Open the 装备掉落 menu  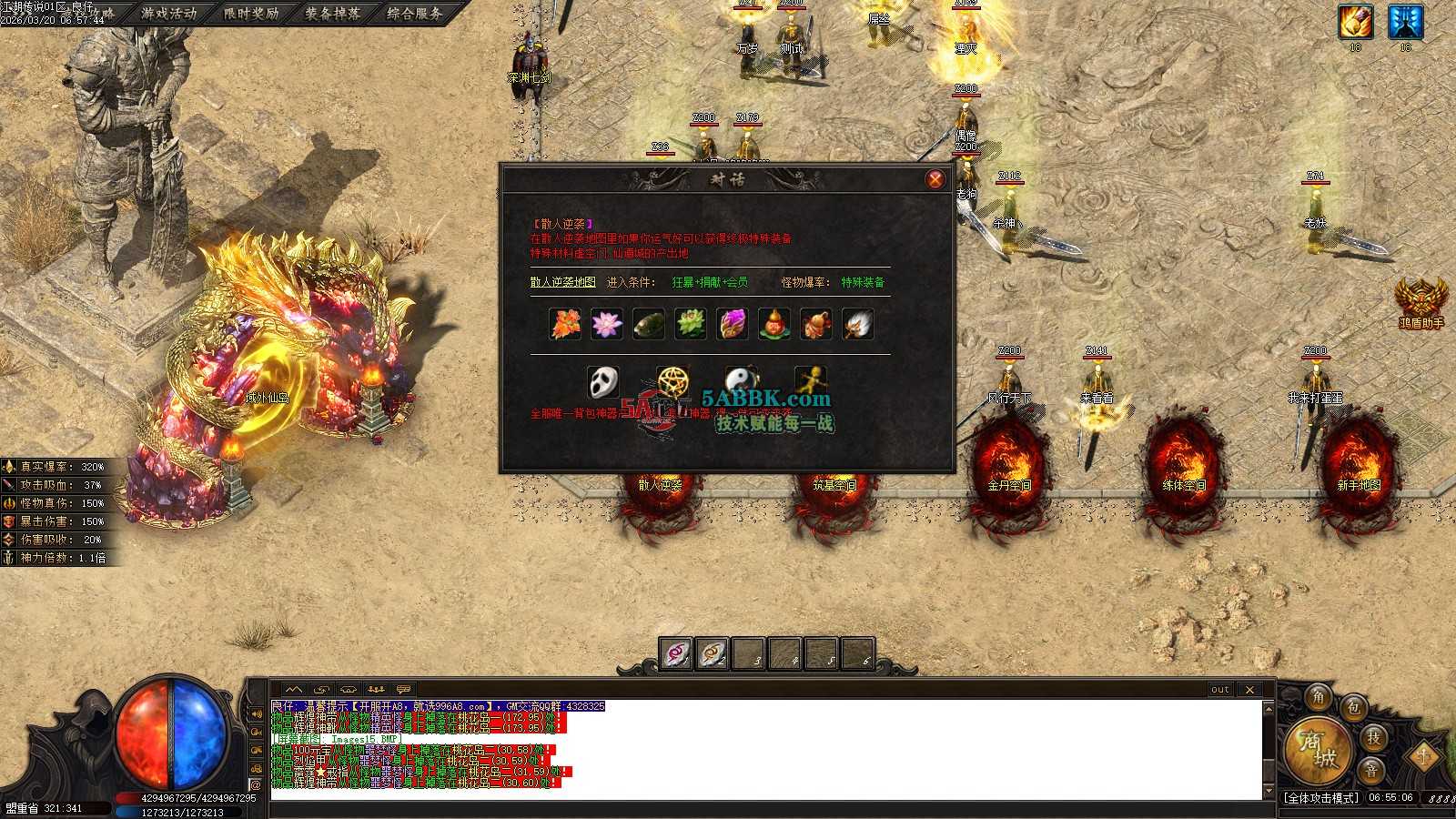(333, 14)
